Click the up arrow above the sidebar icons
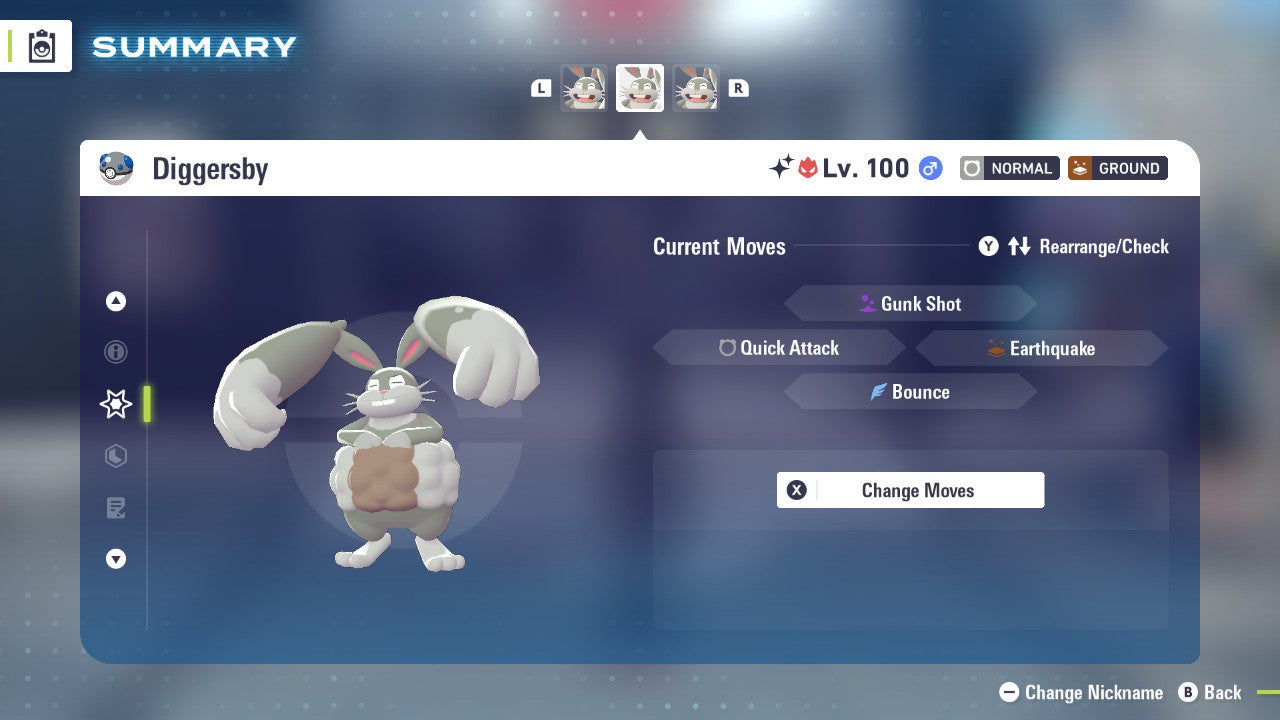 (115, 301)
